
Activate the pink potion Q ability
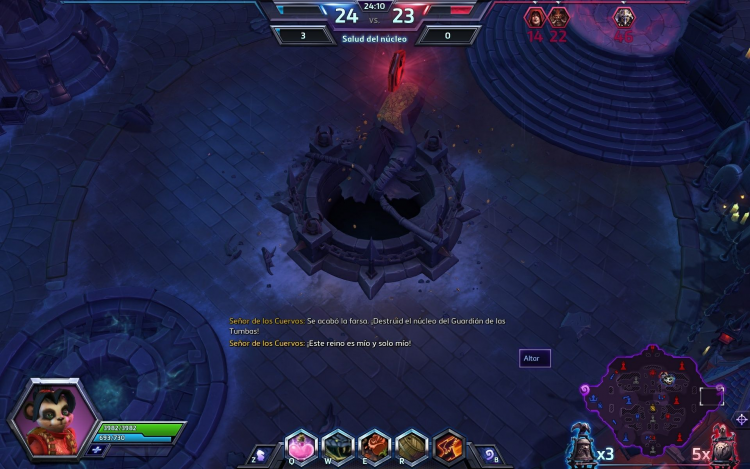click(301, 444)
